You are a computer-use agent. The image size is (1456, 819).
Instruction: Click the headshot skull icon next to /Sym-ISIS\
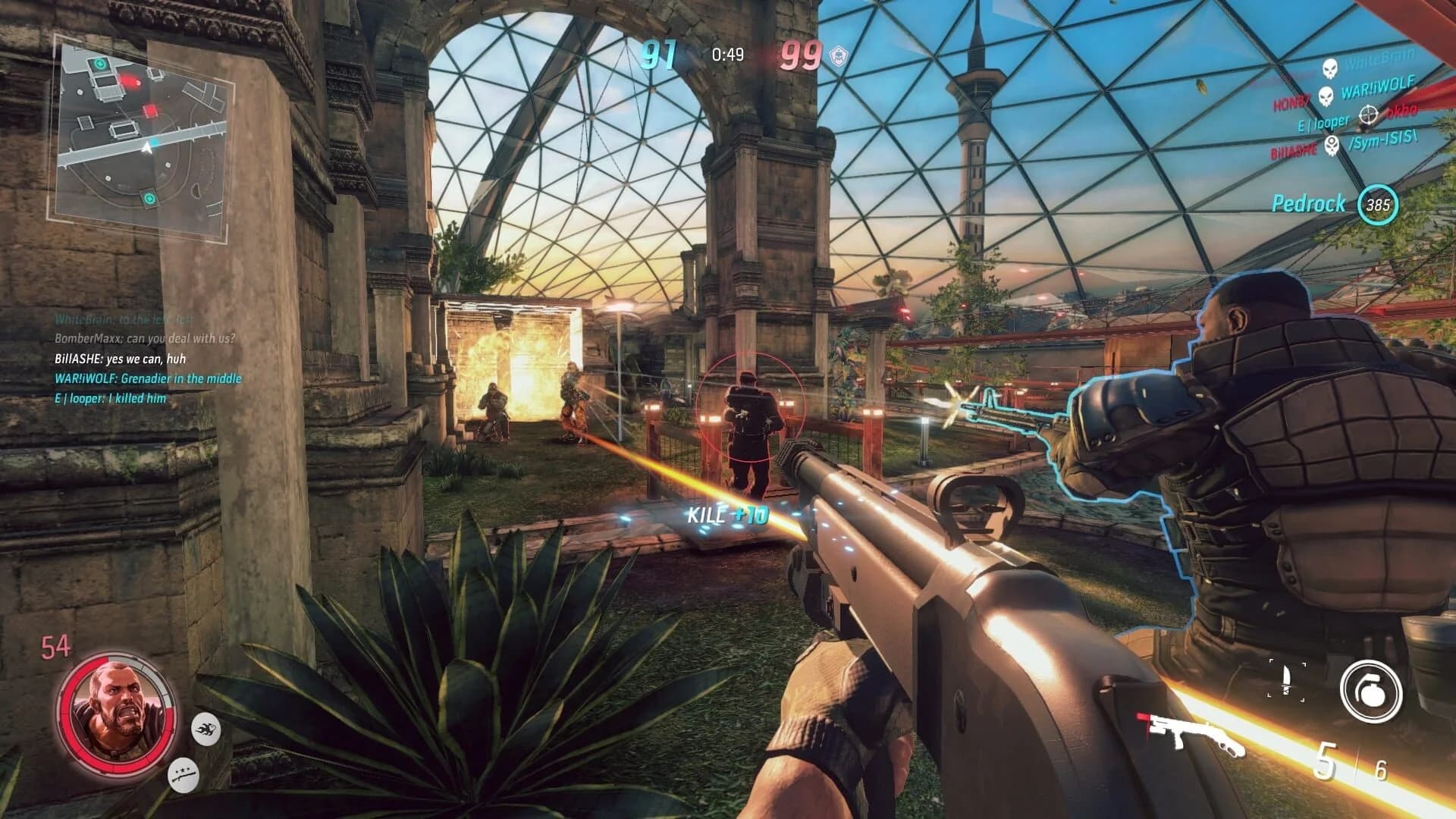[x=1332, y=146]
